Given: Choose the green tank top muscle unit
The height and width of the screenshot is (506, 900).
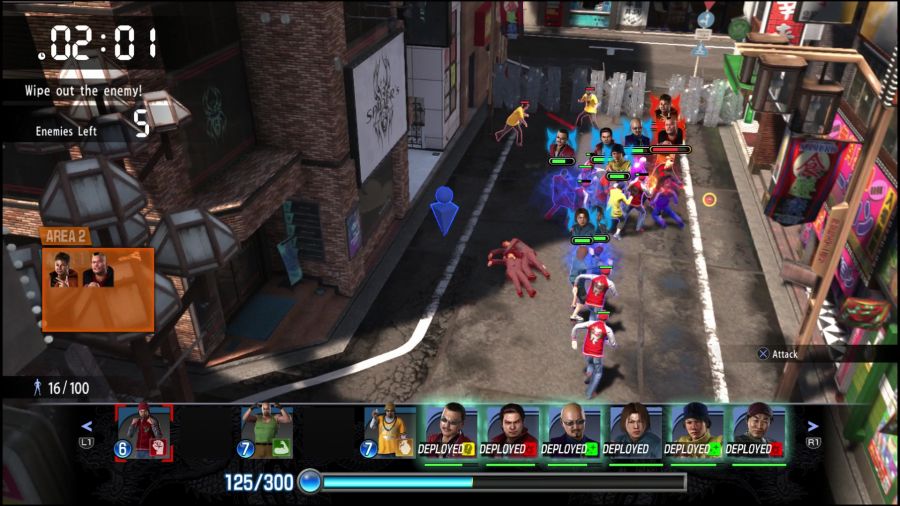Looking at the screenshot, I should click(265, 432).
